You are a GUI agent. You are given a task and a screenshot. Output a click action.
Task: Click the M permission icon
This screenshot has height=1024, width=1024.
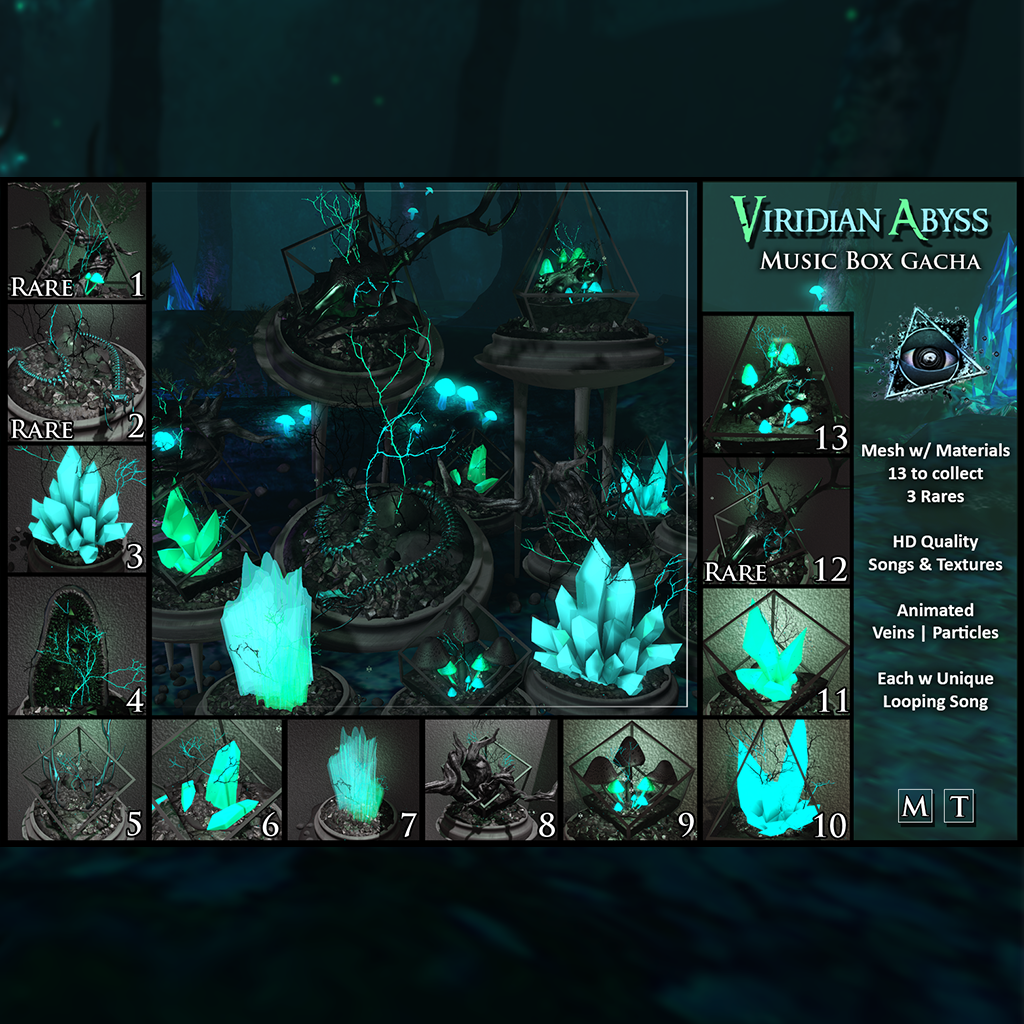point(914,806)
